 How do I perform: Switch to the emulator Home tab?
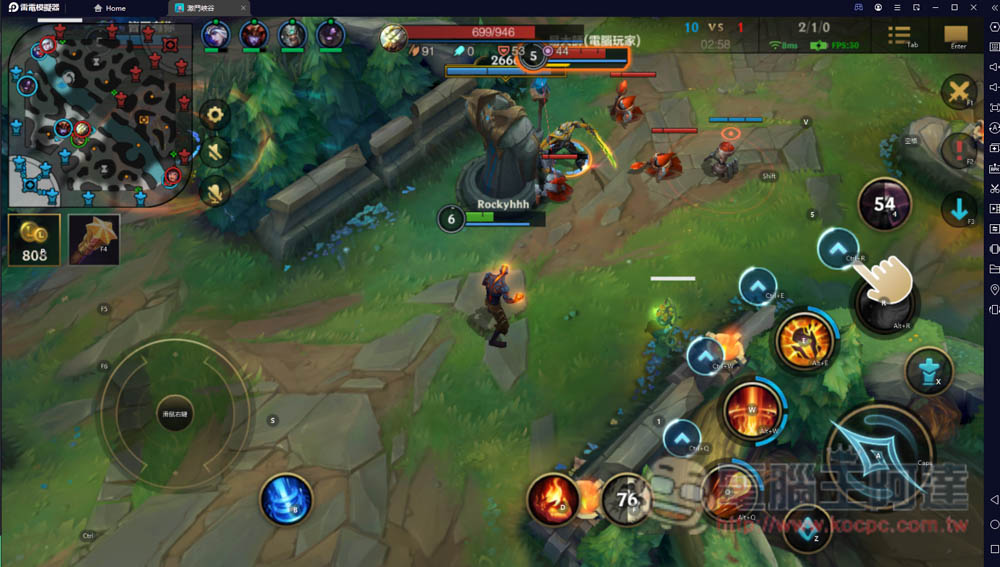coord(110,8)
